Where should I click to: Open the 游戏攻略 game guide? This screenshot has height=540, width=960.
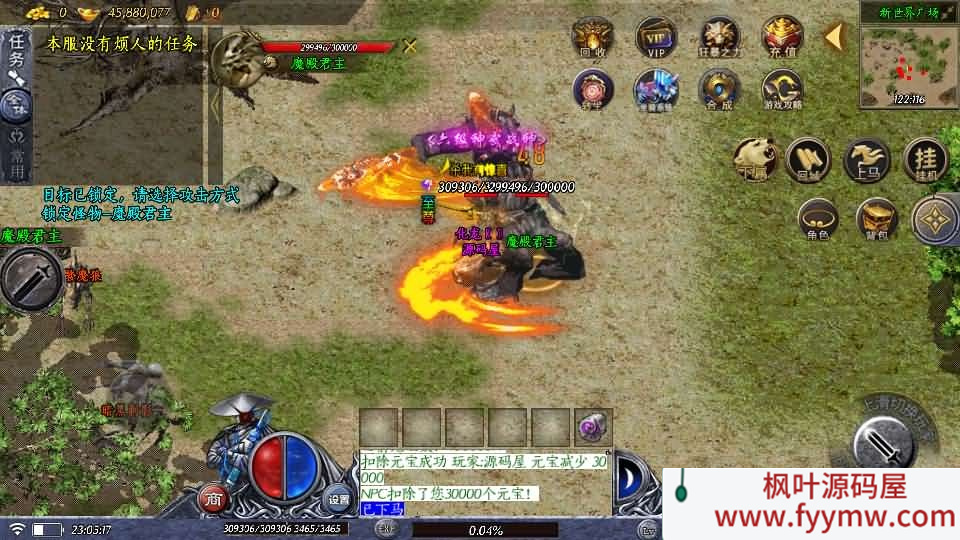click(x=782, y=89)
